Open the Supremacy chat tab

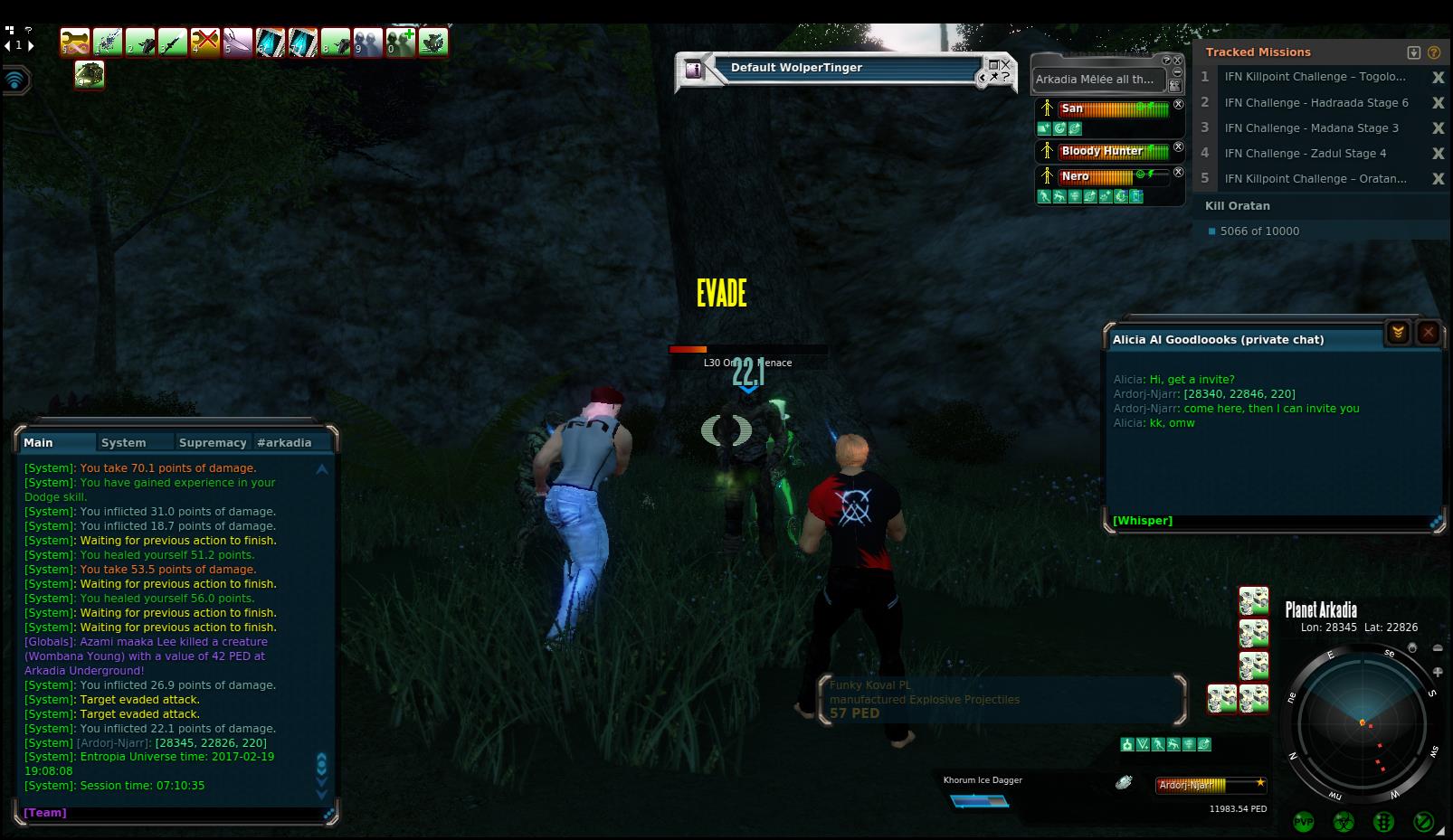213,442
